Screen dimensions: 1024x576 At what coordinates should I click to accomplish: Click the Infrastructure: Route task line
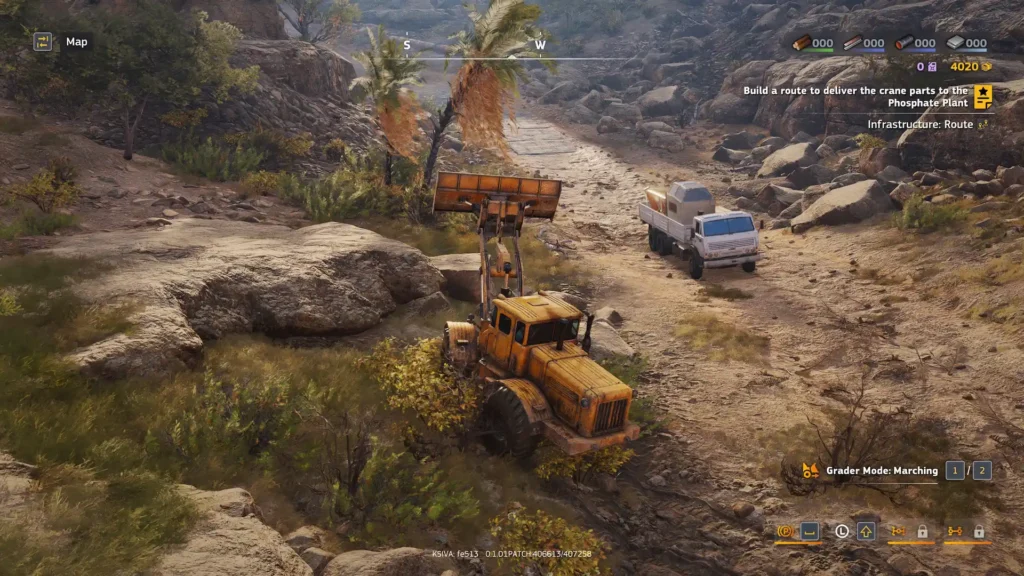pos(920,125)
